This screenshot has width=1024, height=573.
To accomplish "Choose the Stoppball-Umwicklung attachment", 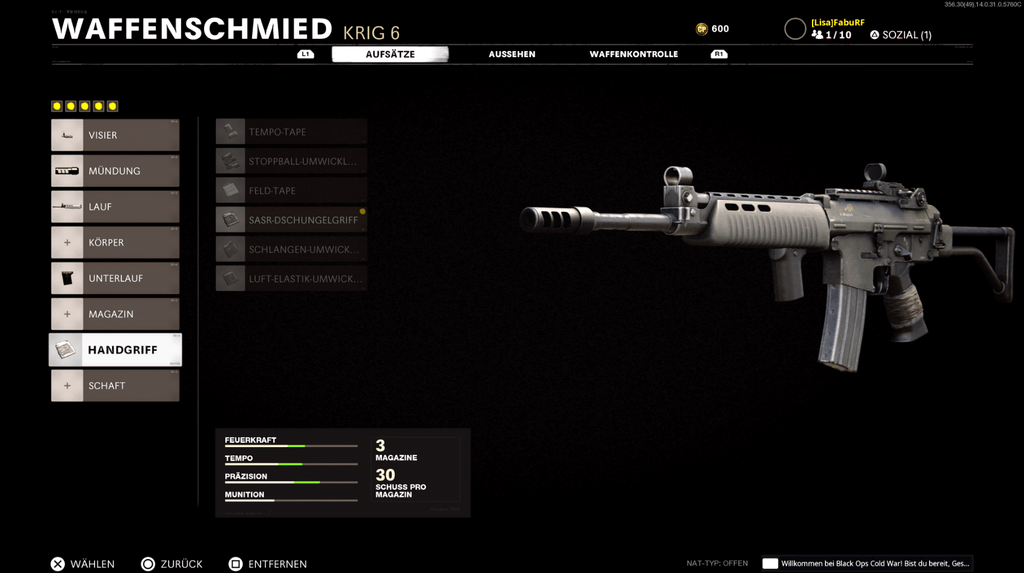I will click(x=291, y=161).
